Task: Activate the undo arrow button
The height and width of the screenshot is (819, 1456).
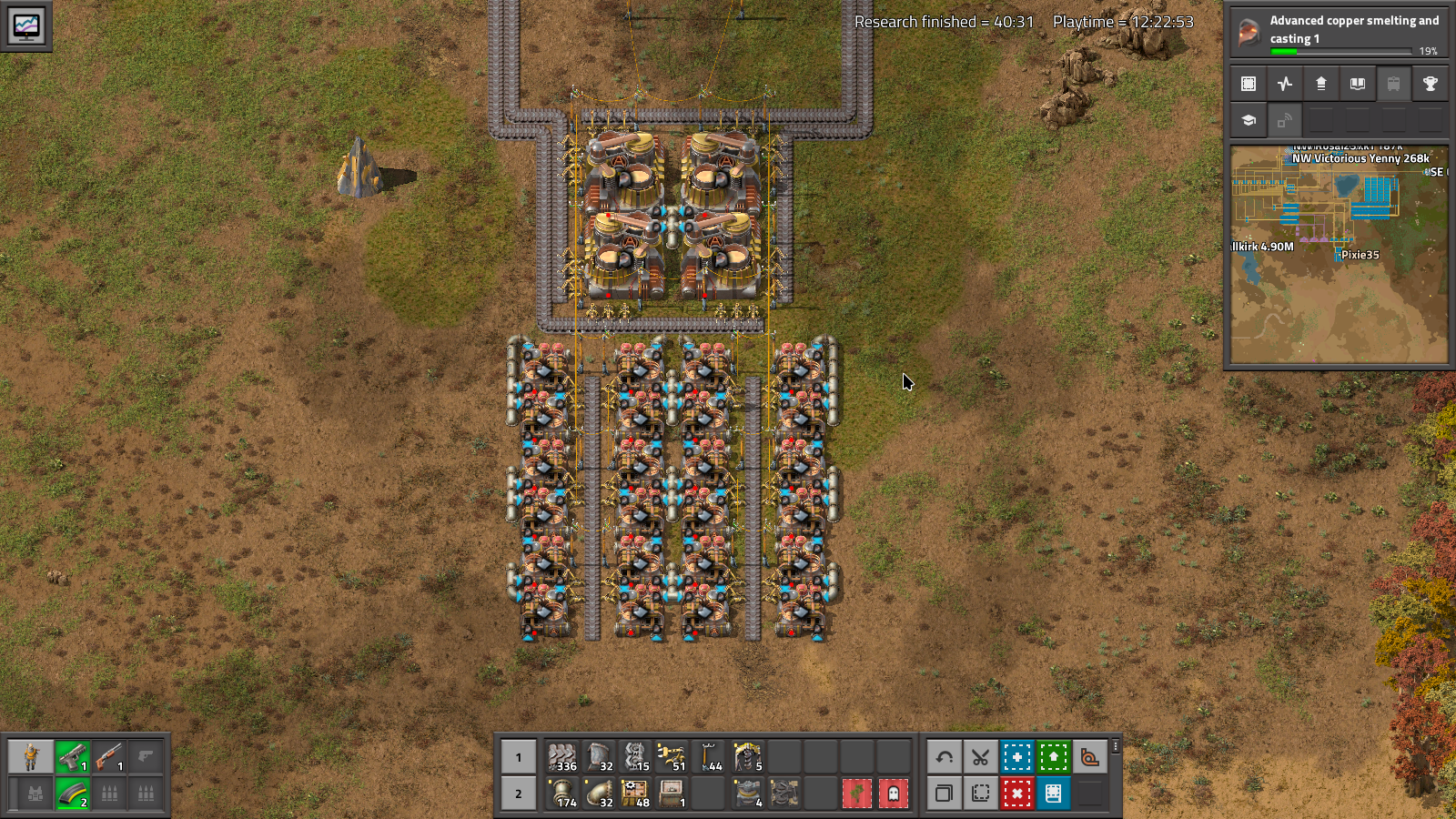Action: [x=944, y=756]
